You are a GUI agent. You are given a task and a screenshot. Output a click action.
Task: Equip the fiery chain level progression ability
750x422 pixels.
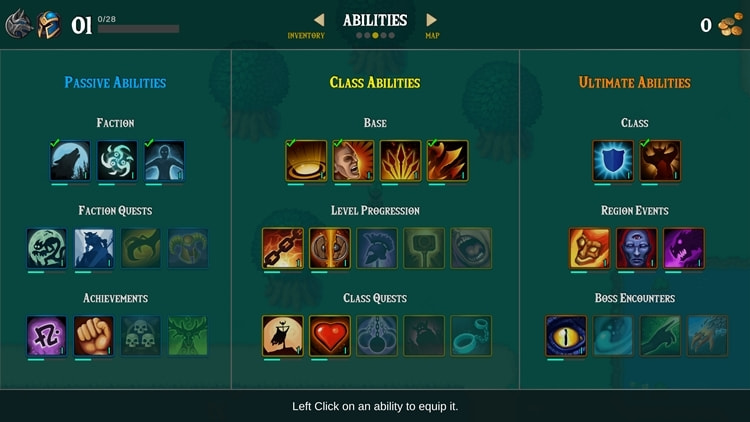(x=283, y=249)
